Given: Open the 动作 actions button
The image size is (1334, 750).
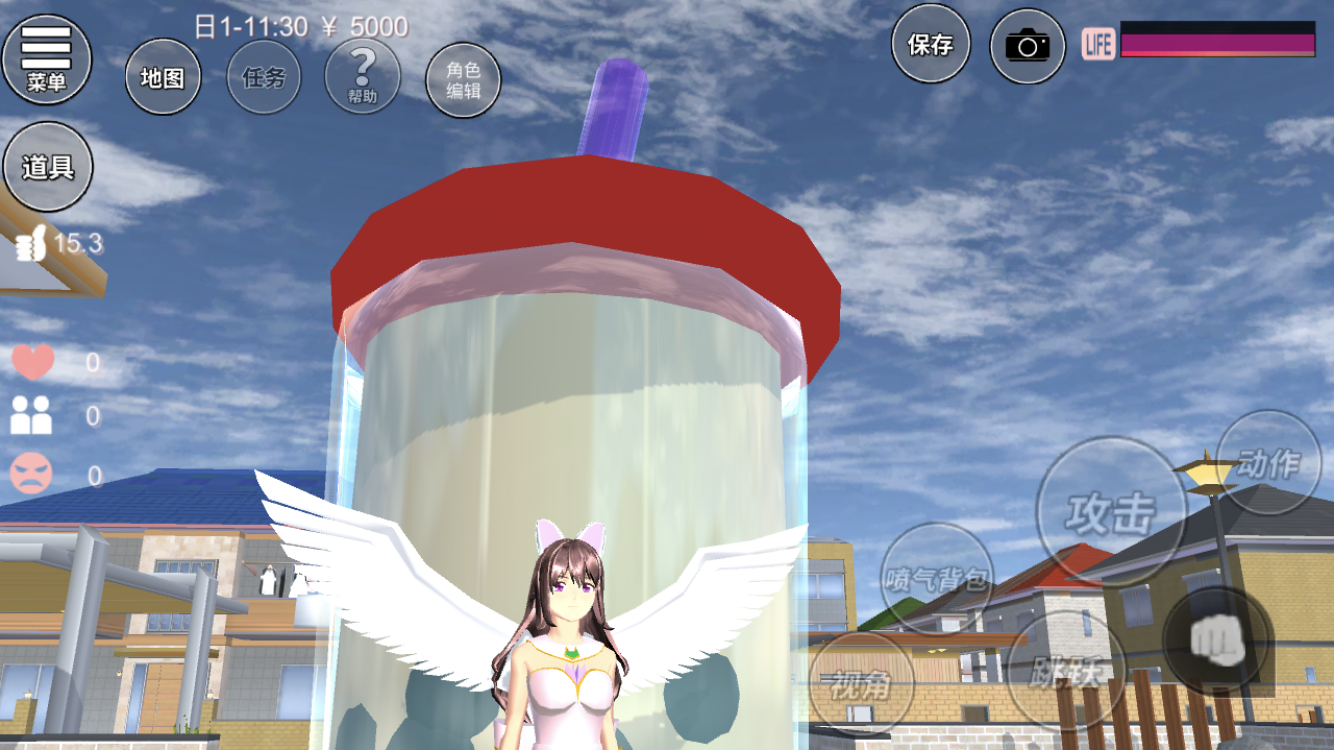Looking at the screenshot, I should [1268, 462].
